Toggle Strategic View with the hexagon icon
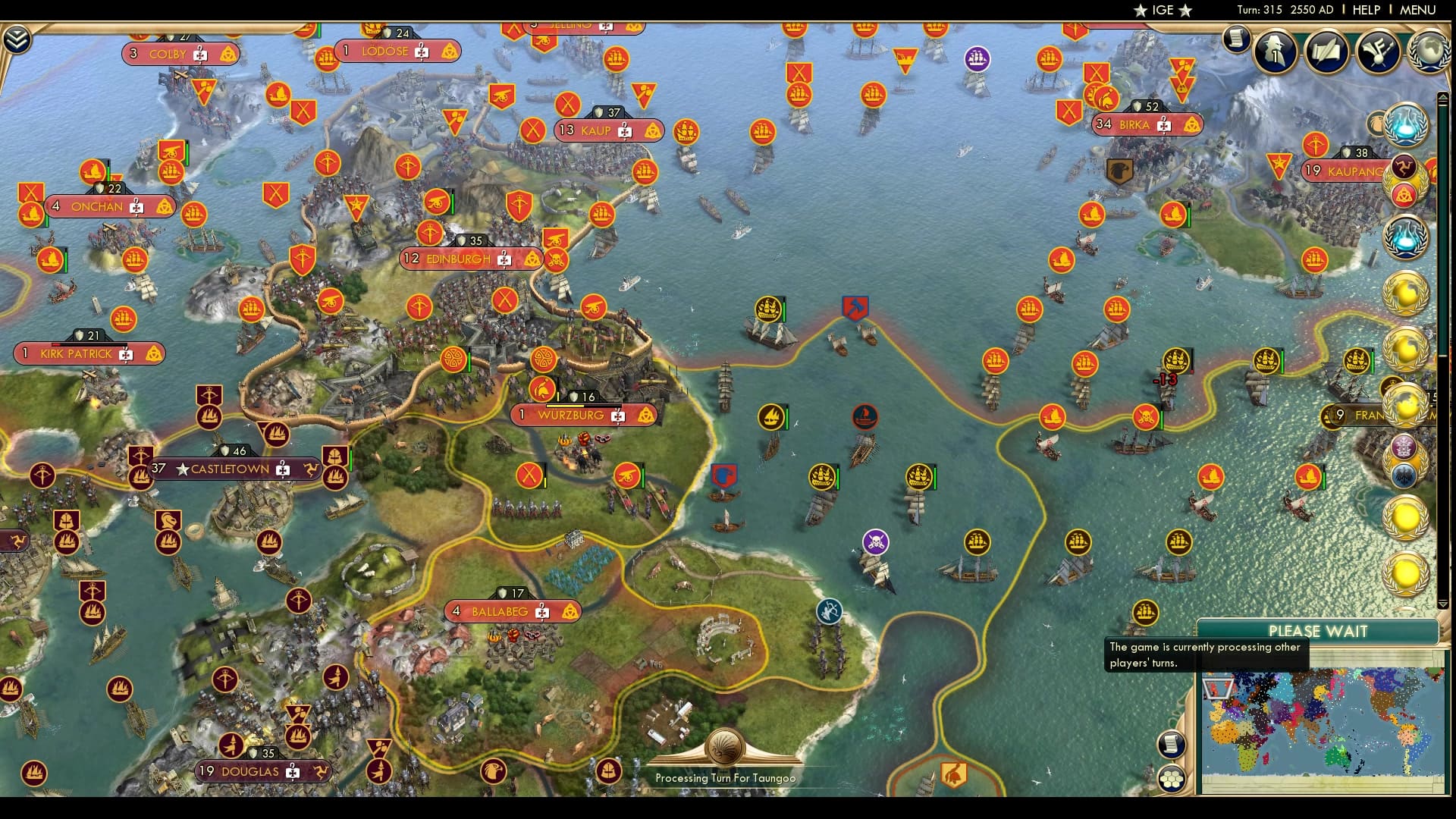The width and height of the screenshot is (1456, 819). coord(1172,777)
